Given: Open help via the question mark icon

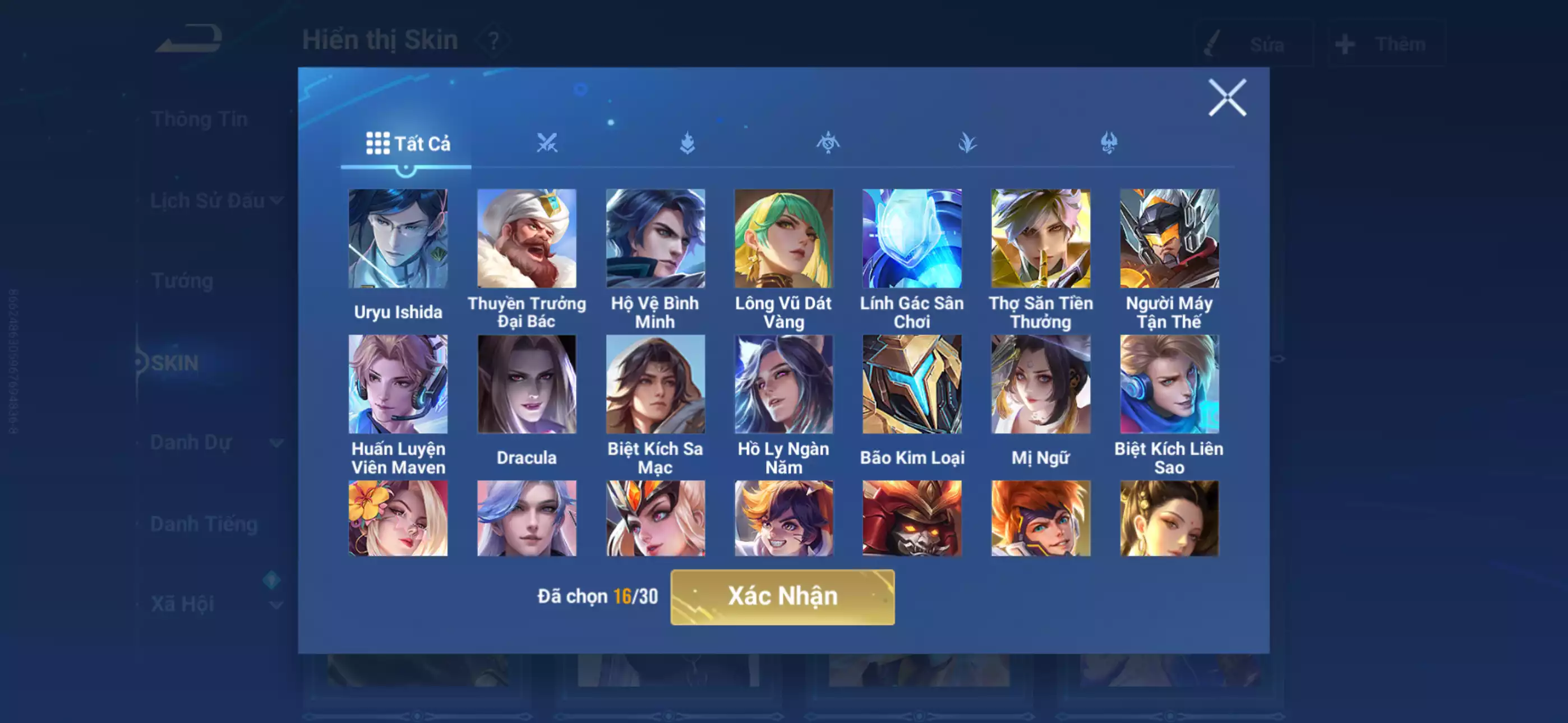Looking at the screenshot, I should [x=493, y=41].
